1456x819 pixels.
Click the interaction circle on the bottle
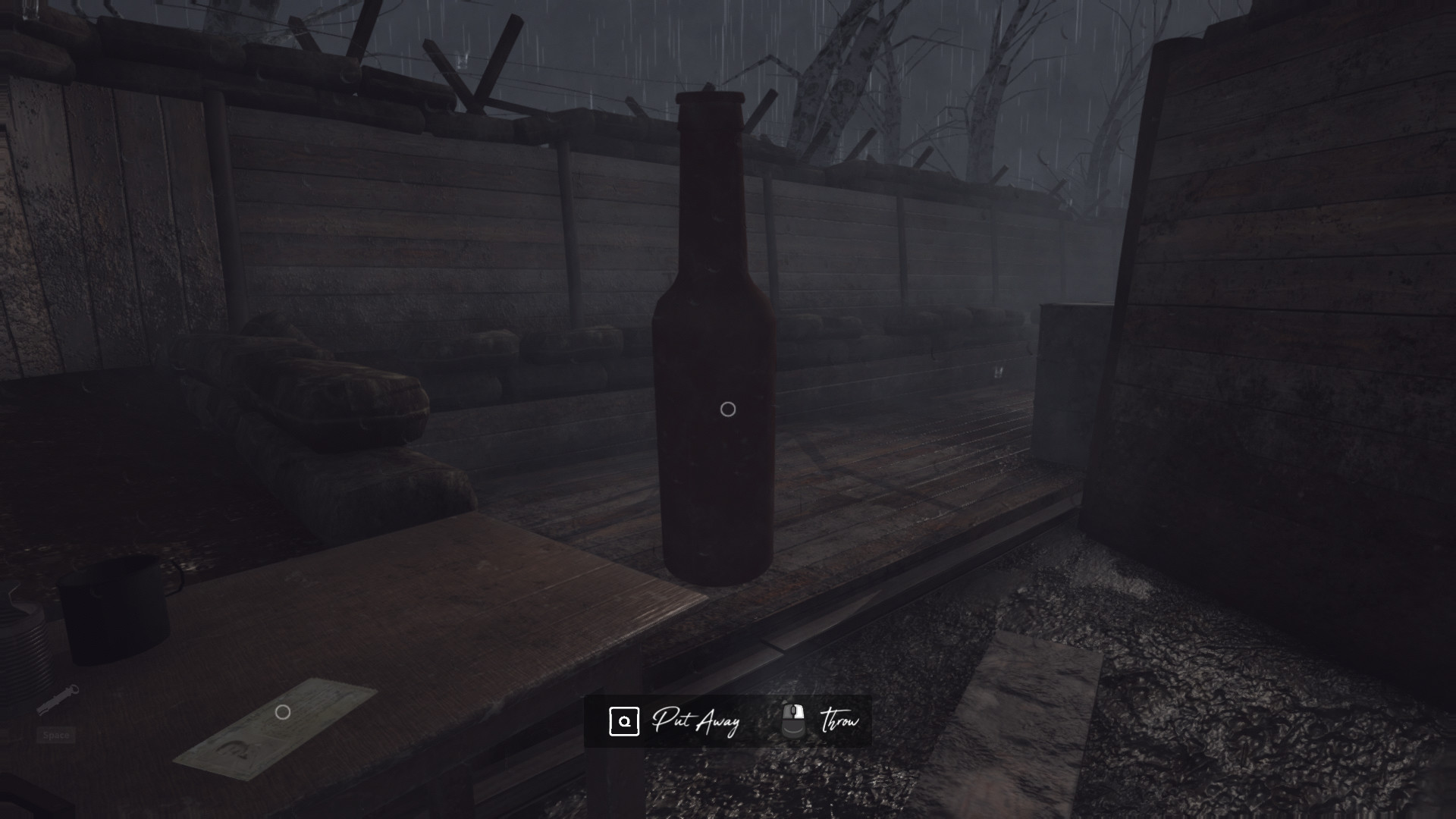click(x=729, y=409)
